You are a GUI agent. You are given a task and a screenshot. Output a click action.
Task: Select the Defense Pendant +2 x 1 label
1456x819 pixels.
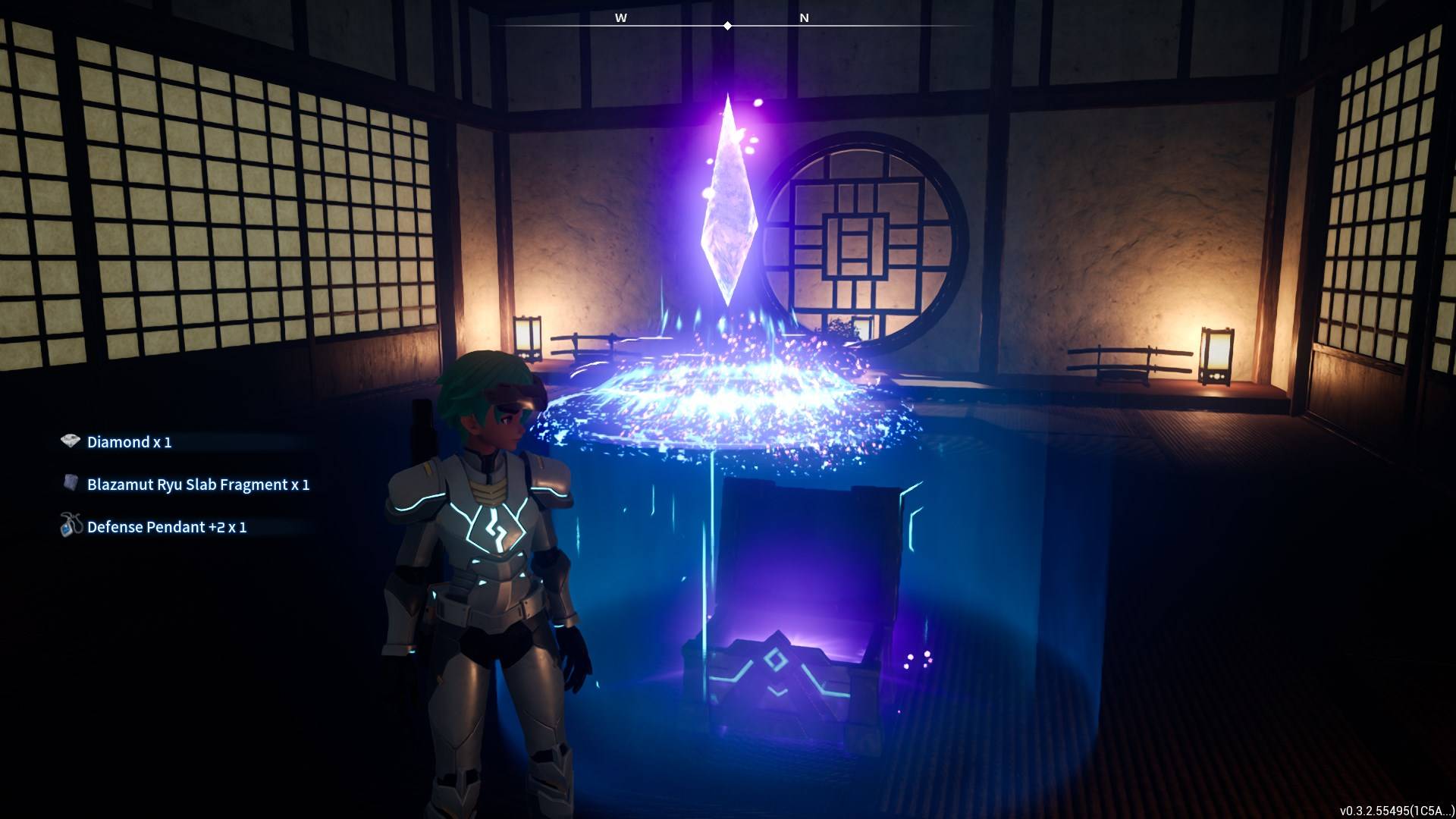click(x=168, y=527)
